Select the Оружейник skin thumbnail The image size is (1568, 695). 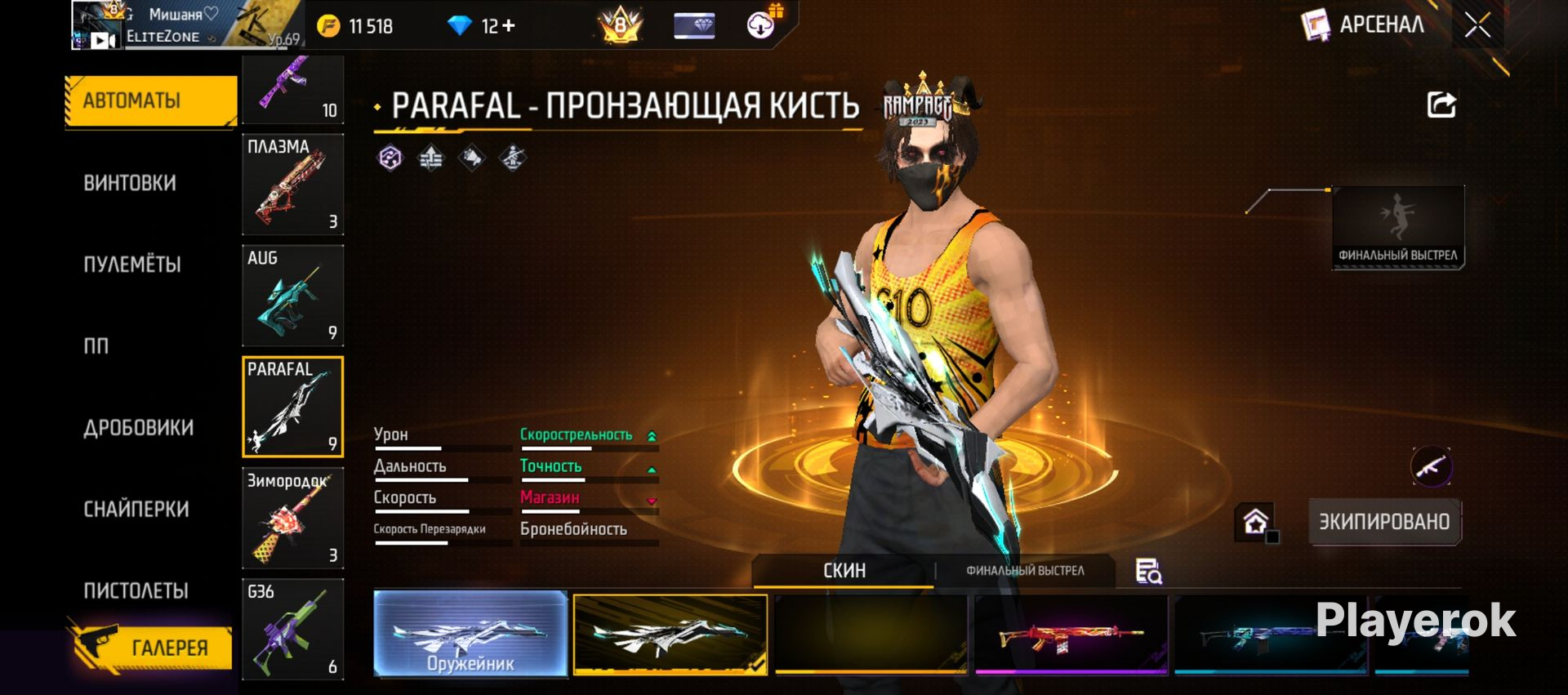coord(470,635)
